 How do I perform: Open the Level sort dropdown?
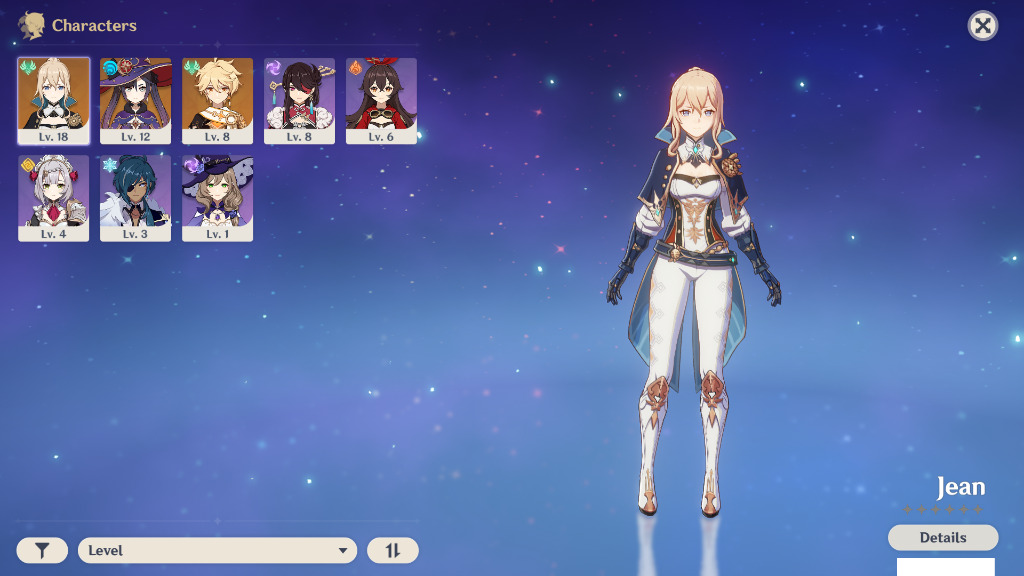point(217,550)
